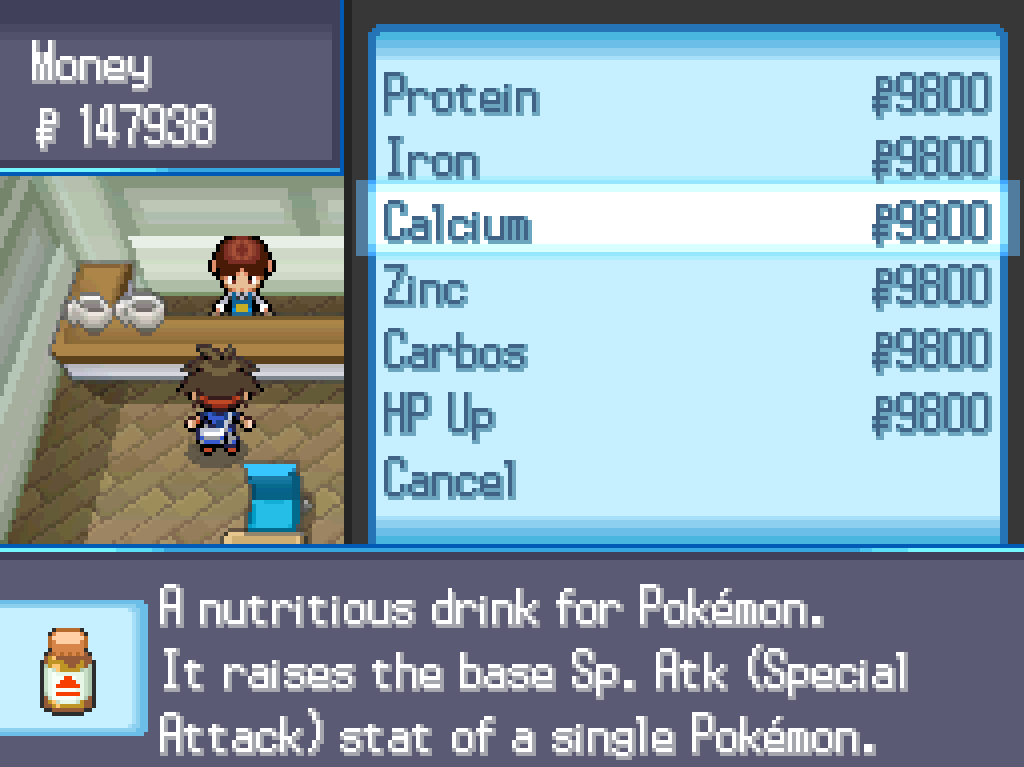1024x767 pixels.
Task: Pick Zinc from the shop menu
Action: coord(426,288)
